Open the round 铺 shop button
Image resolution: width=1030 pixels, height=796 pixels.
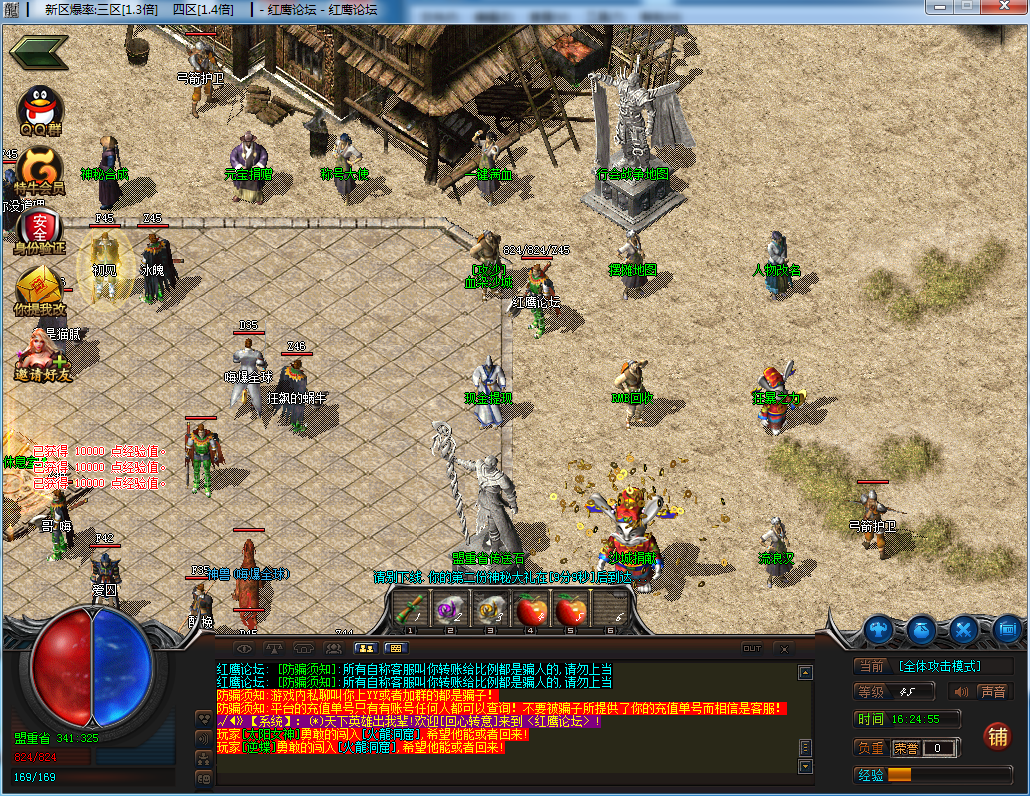[996, 736]
